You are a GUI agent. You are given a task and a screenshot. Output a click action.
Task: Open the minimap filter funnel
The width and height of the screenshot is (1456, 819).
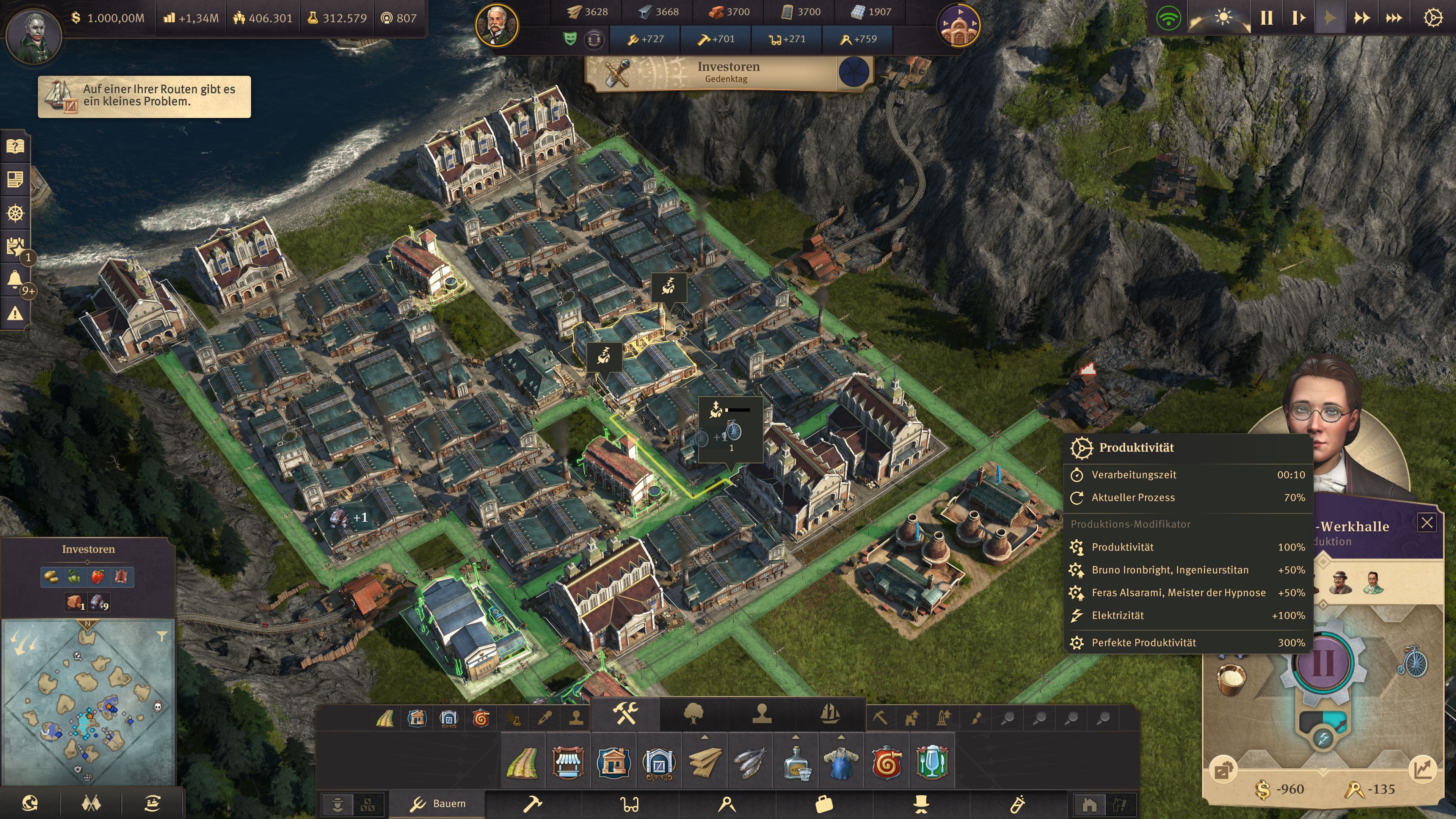162,637
